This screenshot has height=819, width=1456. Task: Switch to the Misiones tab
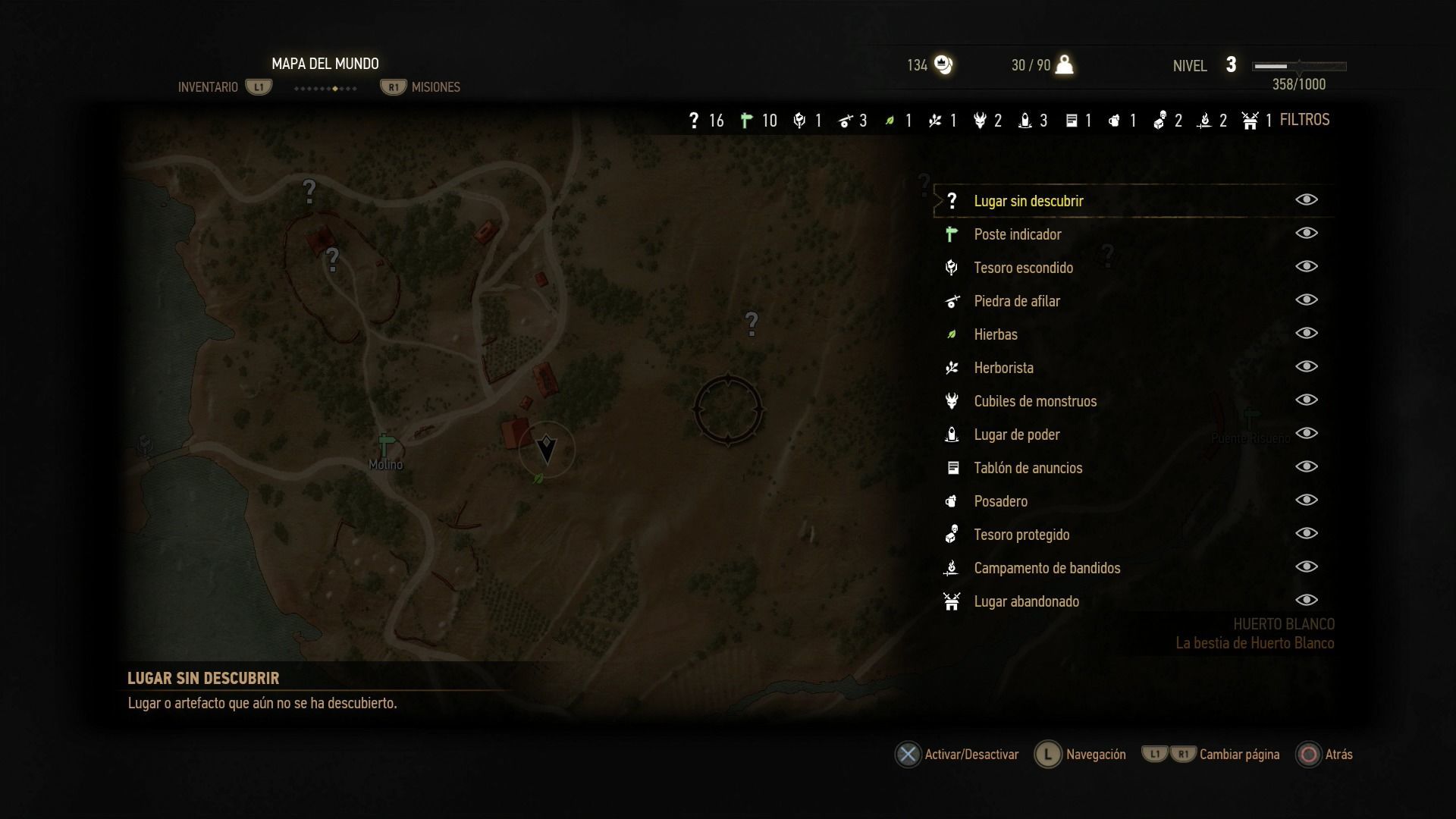click(x=435, y=87)
